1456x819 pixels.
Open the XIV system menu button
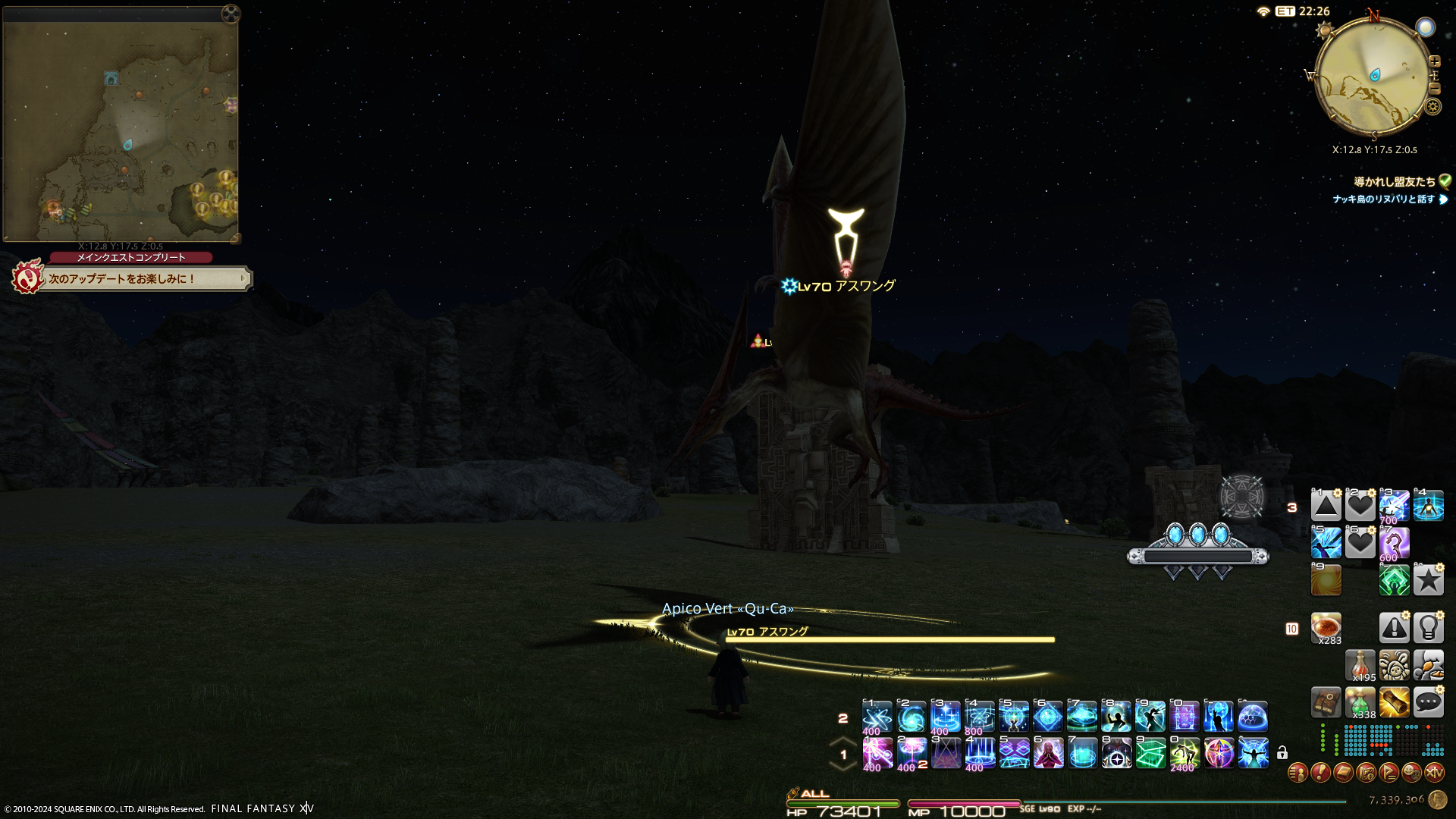(x=1434, y=773)
